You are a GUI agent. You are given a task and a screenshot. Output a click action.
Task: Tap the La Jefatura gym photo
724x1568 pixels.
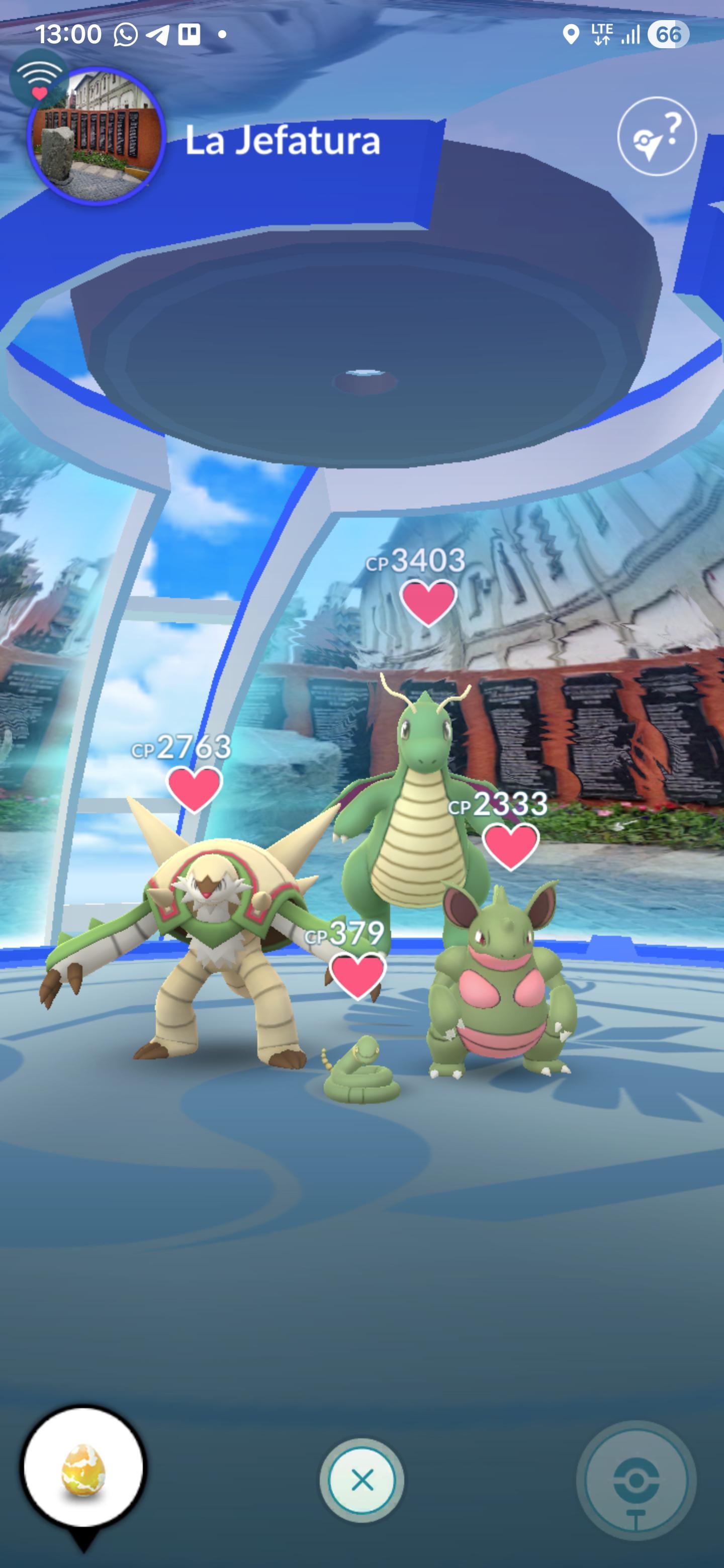[96, 136]
